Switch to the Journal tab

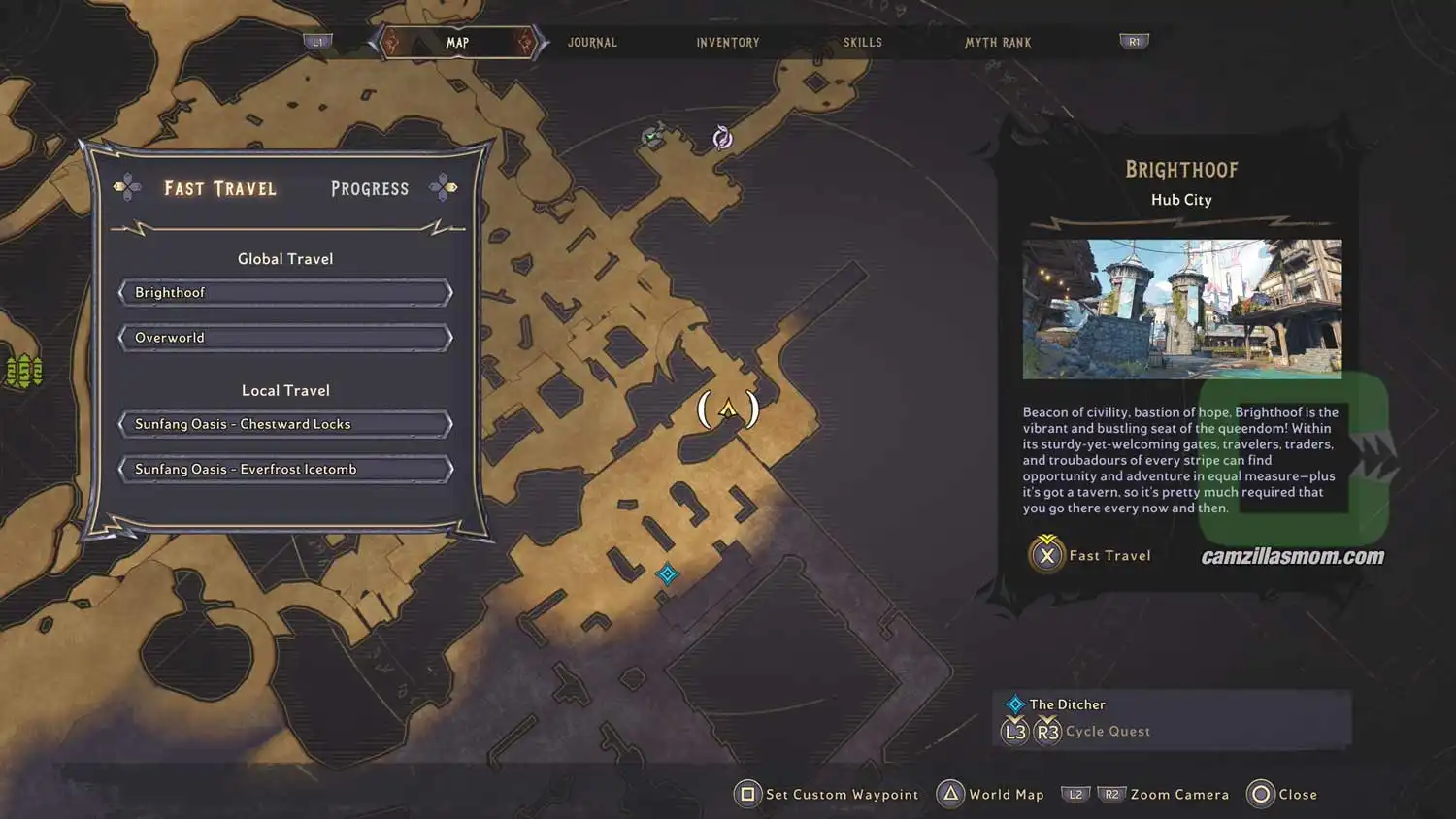pos(592,43)
